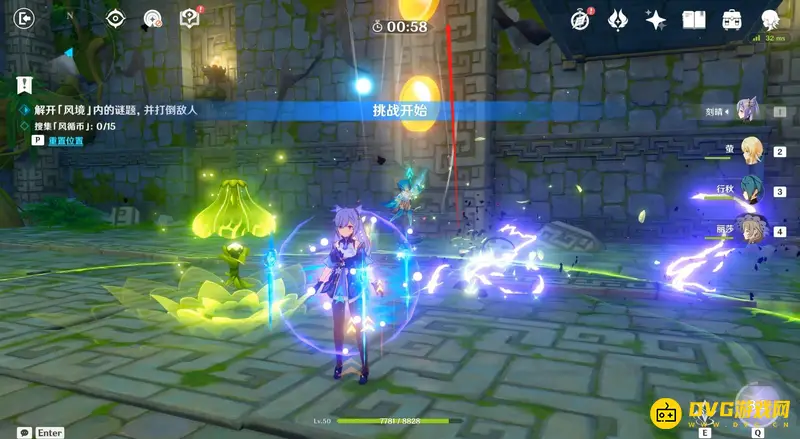Image resolution: width=800 pixels, height=439 pixels.
Task: Open the compass events icon
Action: pyautogui.click(x=580, y=19)
